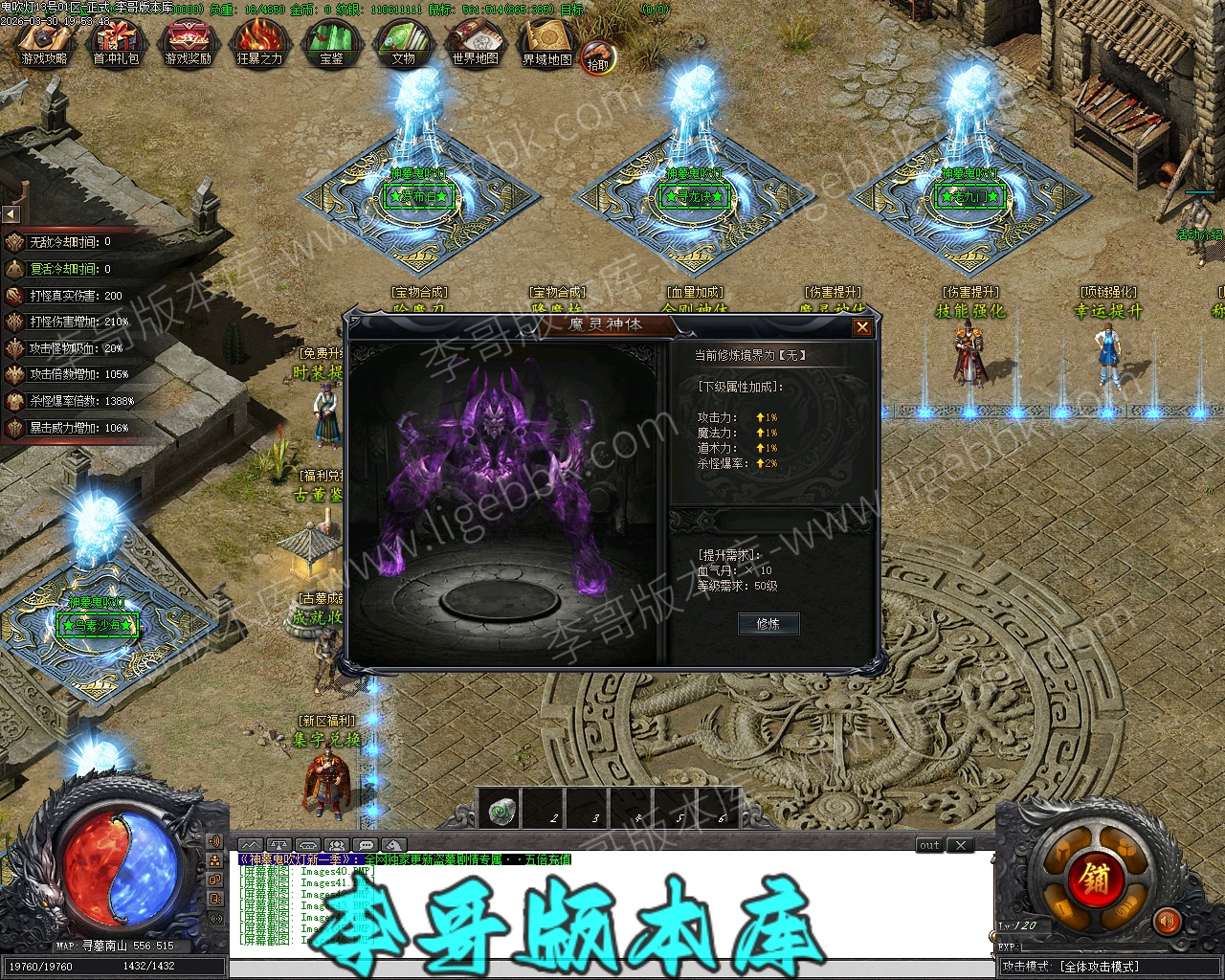The width and height of the screenshot is (1225, 980).
Task: Open the 文物 relics book
Action: point(403,42)
